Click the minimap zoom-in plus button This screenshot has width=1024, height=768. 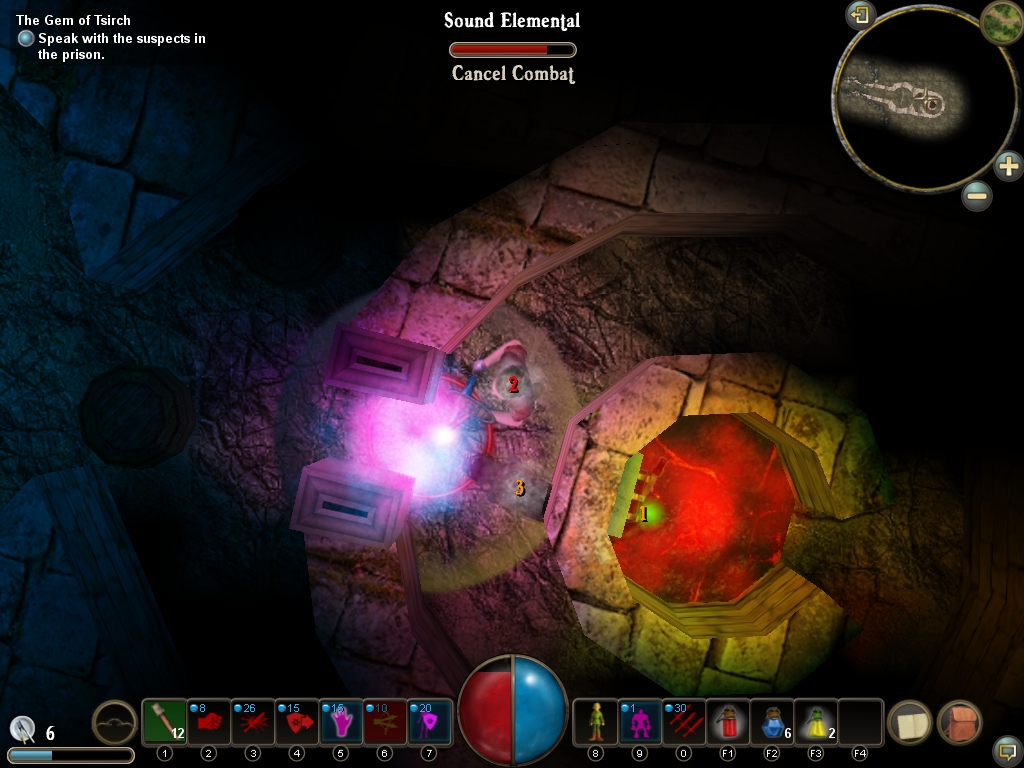1008,165
